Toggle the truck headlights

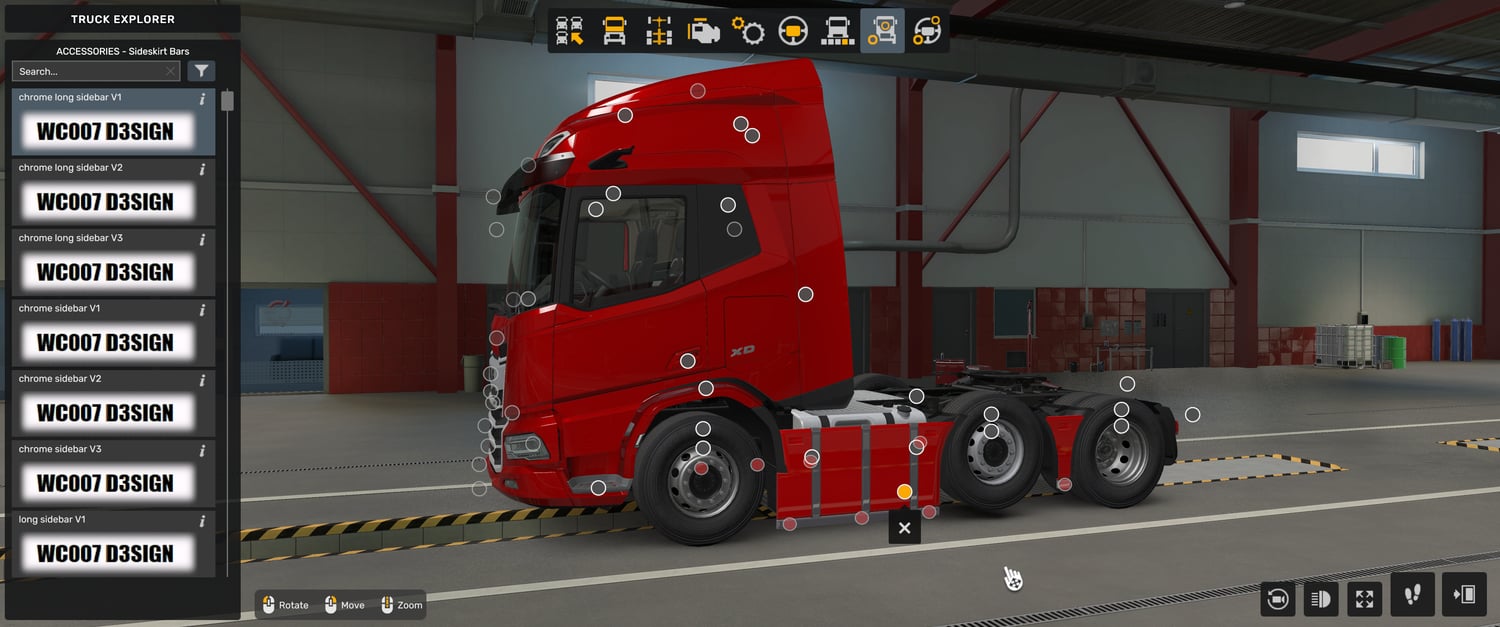[x=1320, y=598]
